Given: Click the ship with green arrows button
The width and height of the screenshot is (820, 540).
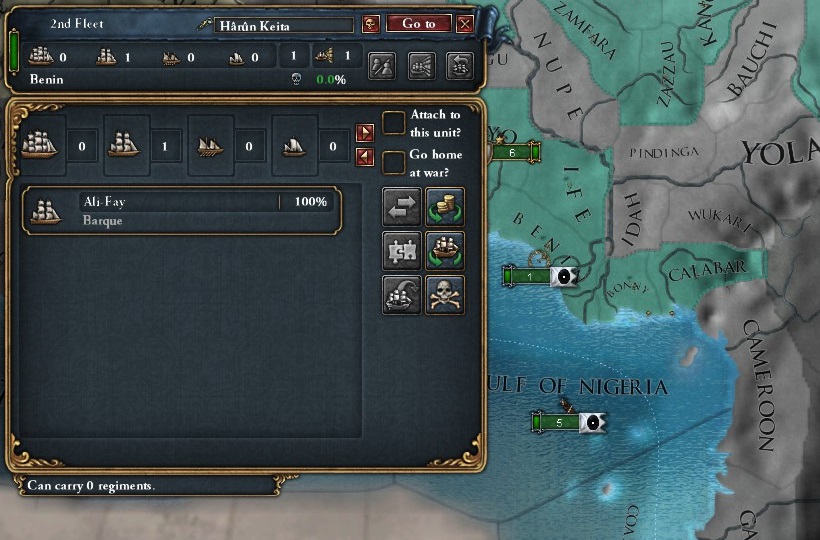Looking at the screenshot, I should [445, 251].
